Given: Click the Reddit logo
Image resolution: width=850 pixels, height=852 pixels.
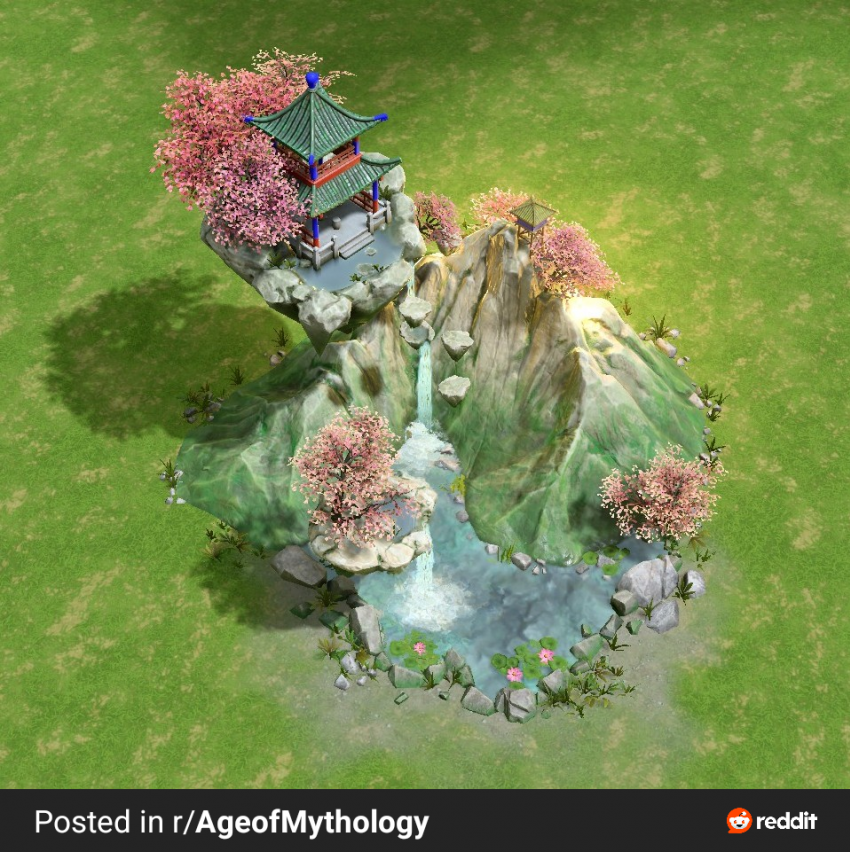Looking at the screenshot, I should 771,821.
